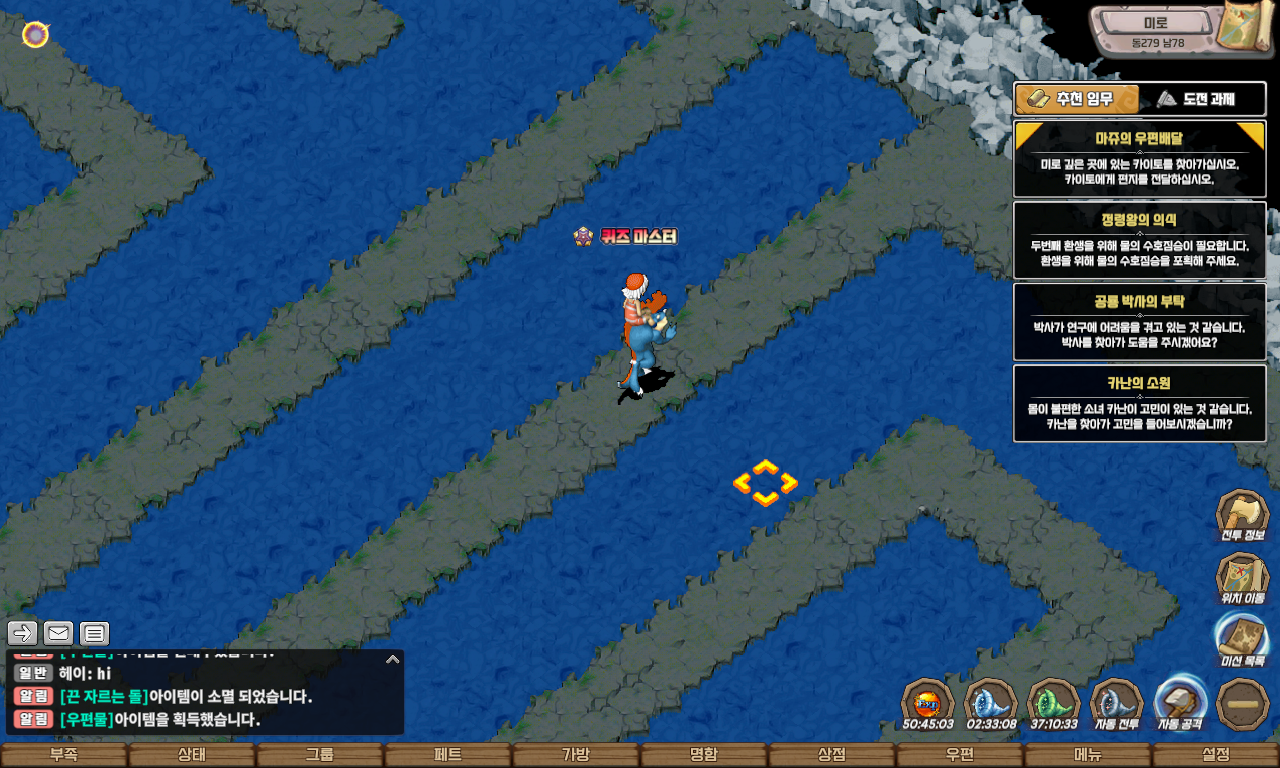Toggle the 자동 공격 stone hammer icon
Screen dimensions: 1280x768
(1180, 703)
